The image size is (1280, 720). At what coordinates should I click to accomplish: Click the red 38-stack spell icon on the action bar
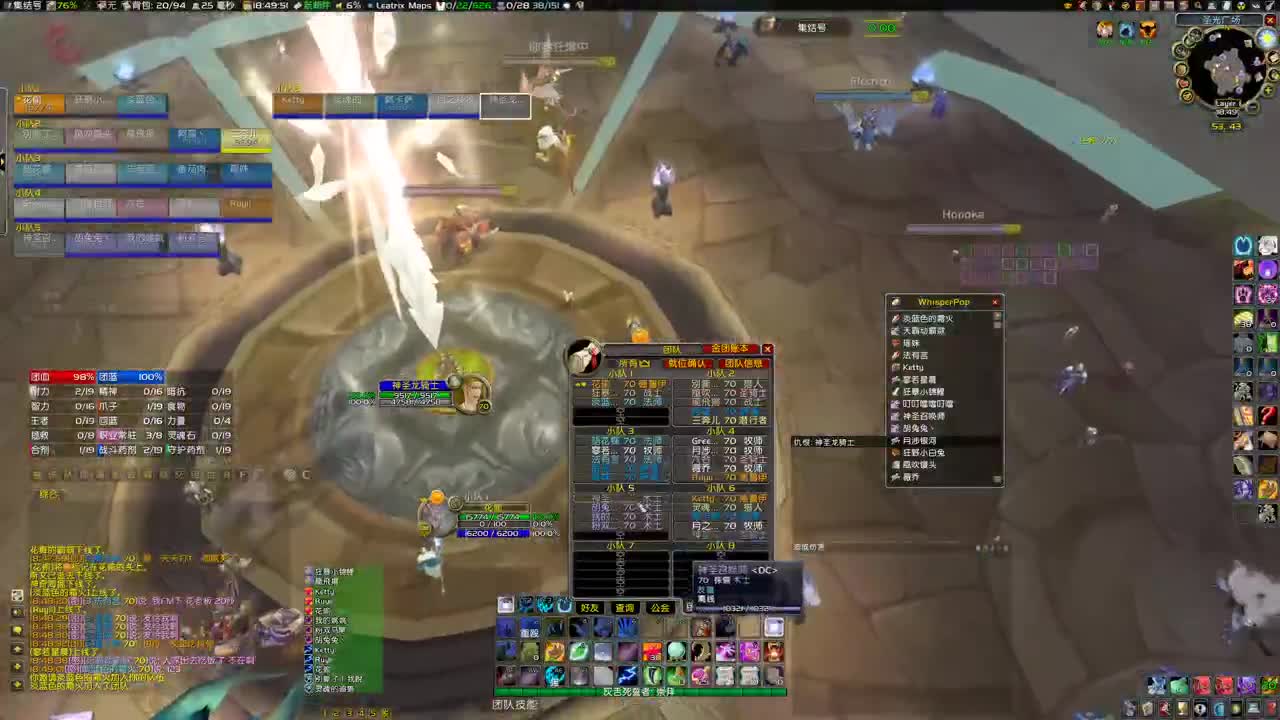pos(651,651)
